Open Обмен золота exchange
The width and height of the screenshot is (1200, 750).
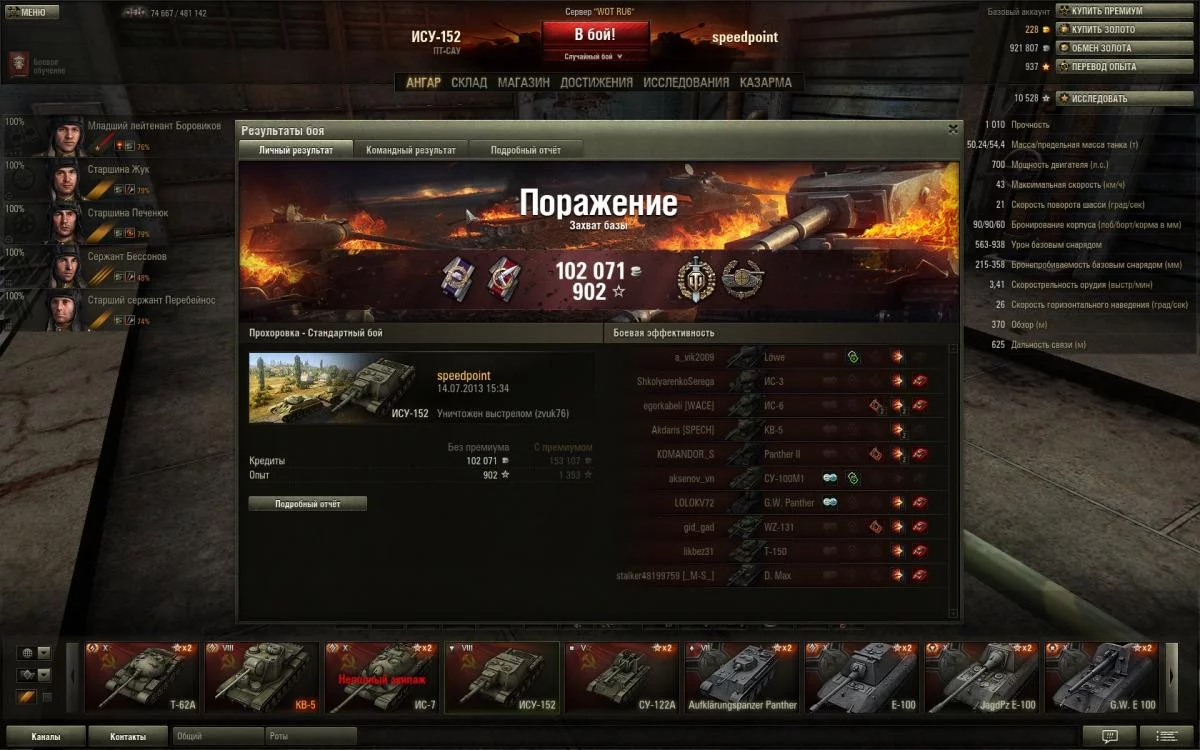1102,48
